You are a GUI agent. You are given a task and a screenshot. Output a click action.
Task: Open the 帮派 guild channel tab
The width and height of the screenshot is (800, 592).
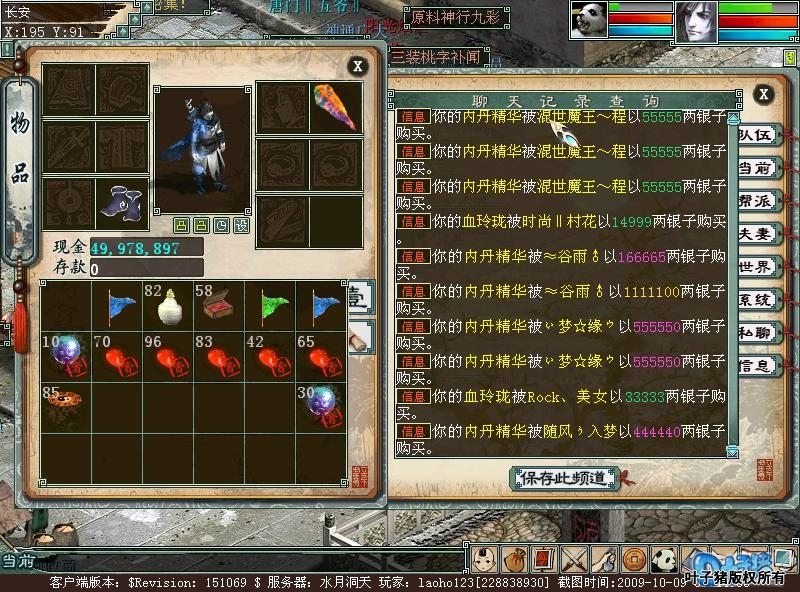click(x=756, y=201)
